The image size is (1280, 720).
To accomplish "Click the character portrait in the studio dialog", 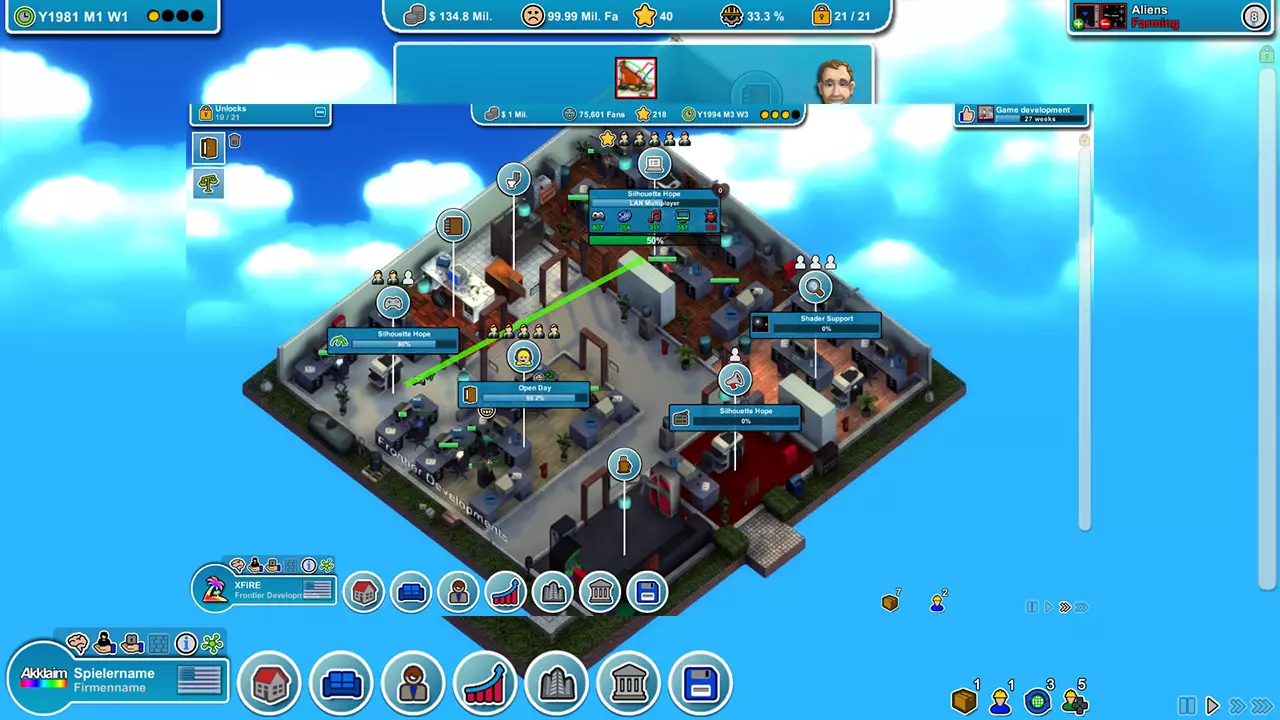I will [x=837, y=80].
